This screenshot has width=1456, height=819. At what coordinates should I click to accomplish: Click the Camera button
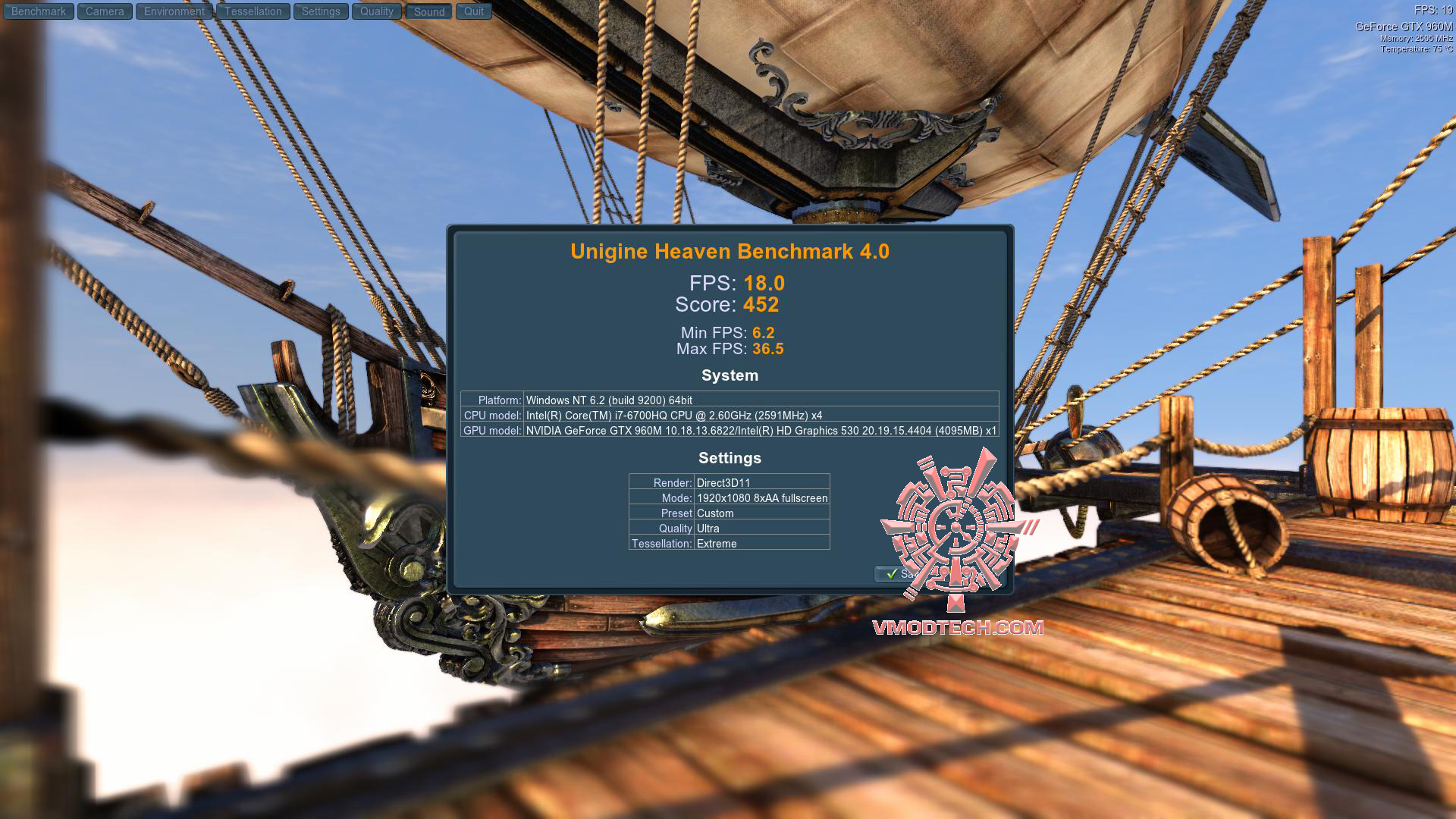pos(105,11)
